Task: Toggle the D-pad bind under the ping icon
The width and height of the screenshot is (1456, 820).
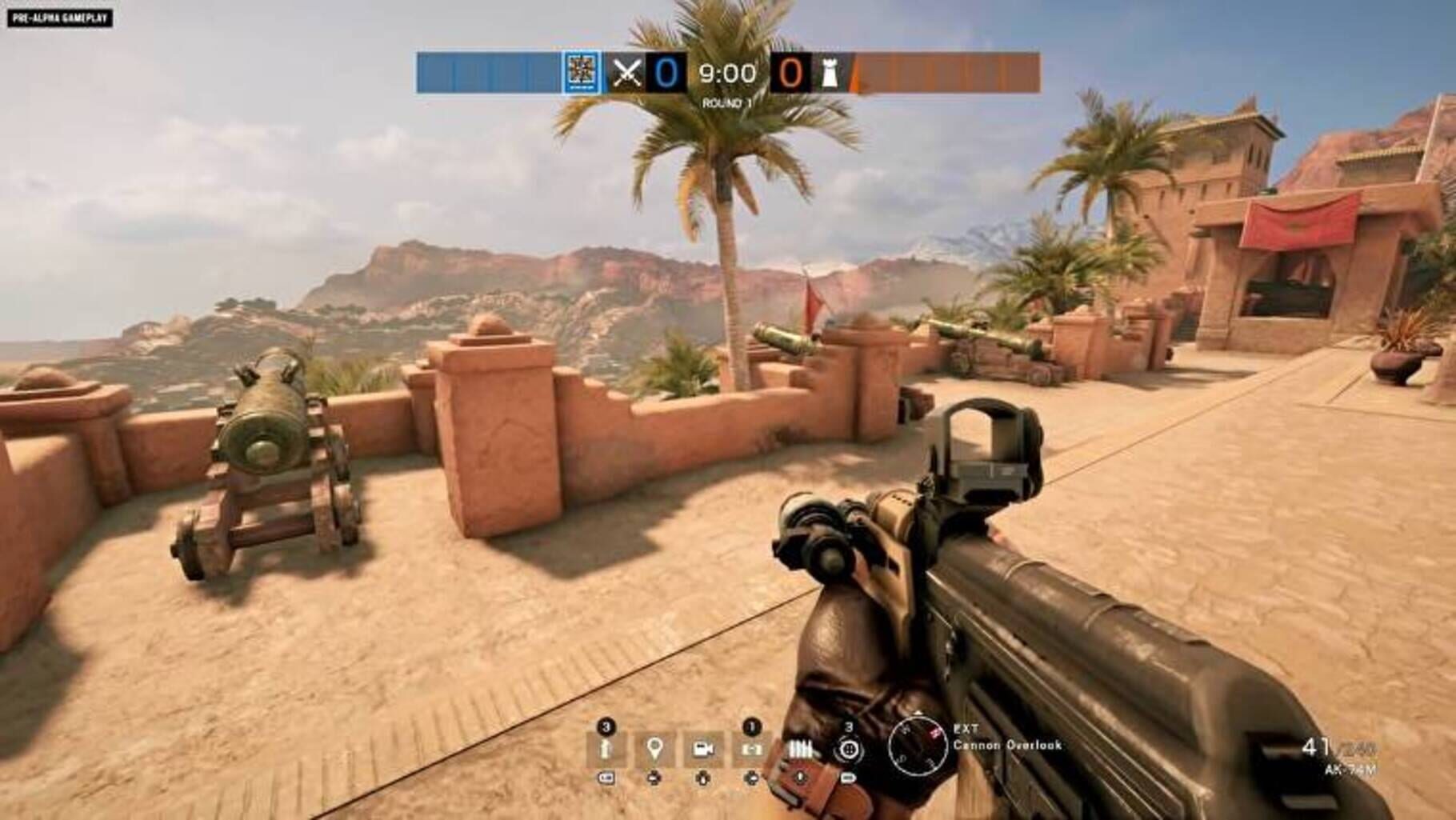Action: pyautogui.click(x=654, y=778)
